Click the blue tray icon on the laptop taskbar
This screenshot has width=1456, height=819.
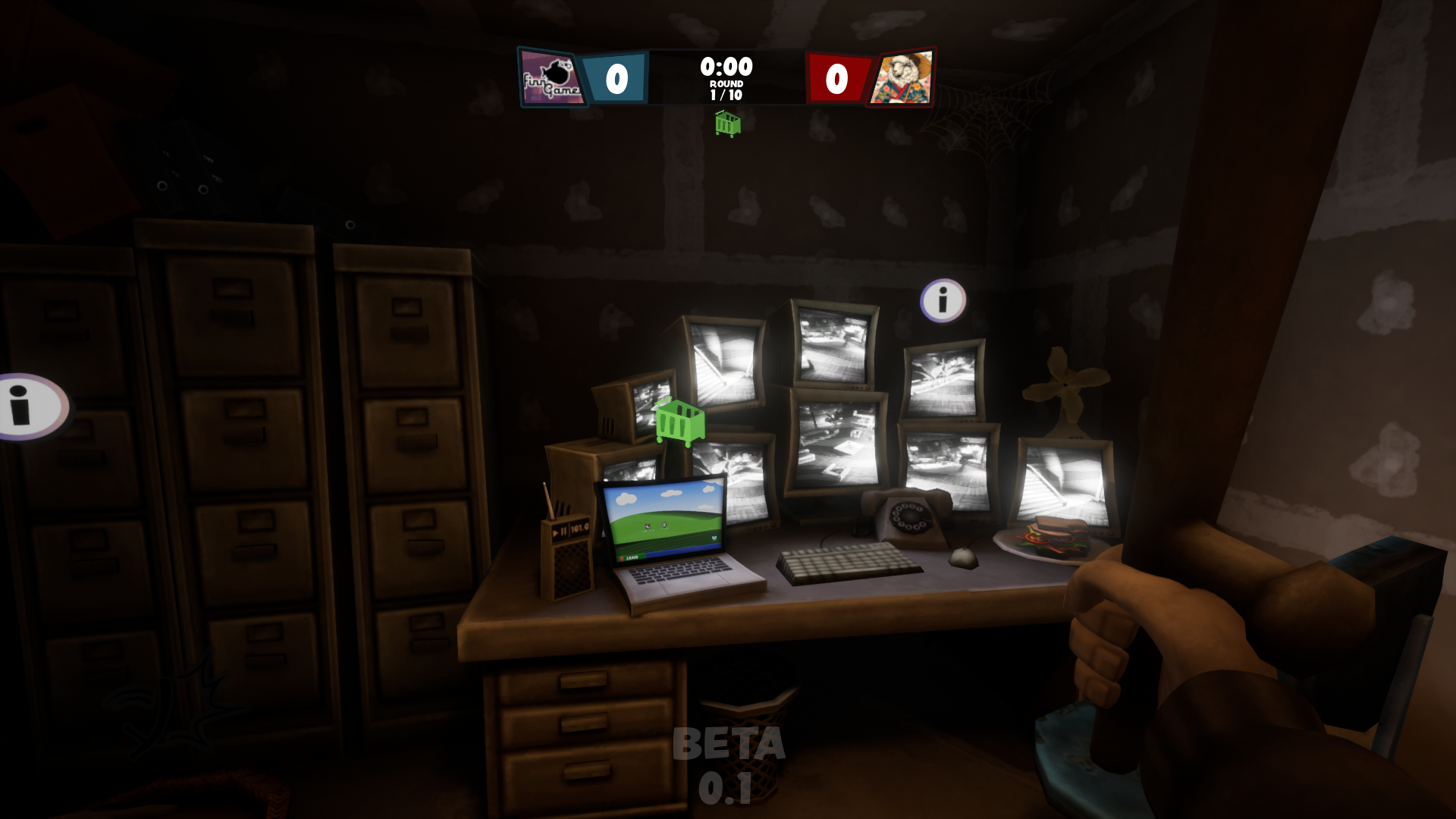pos(714,538)
